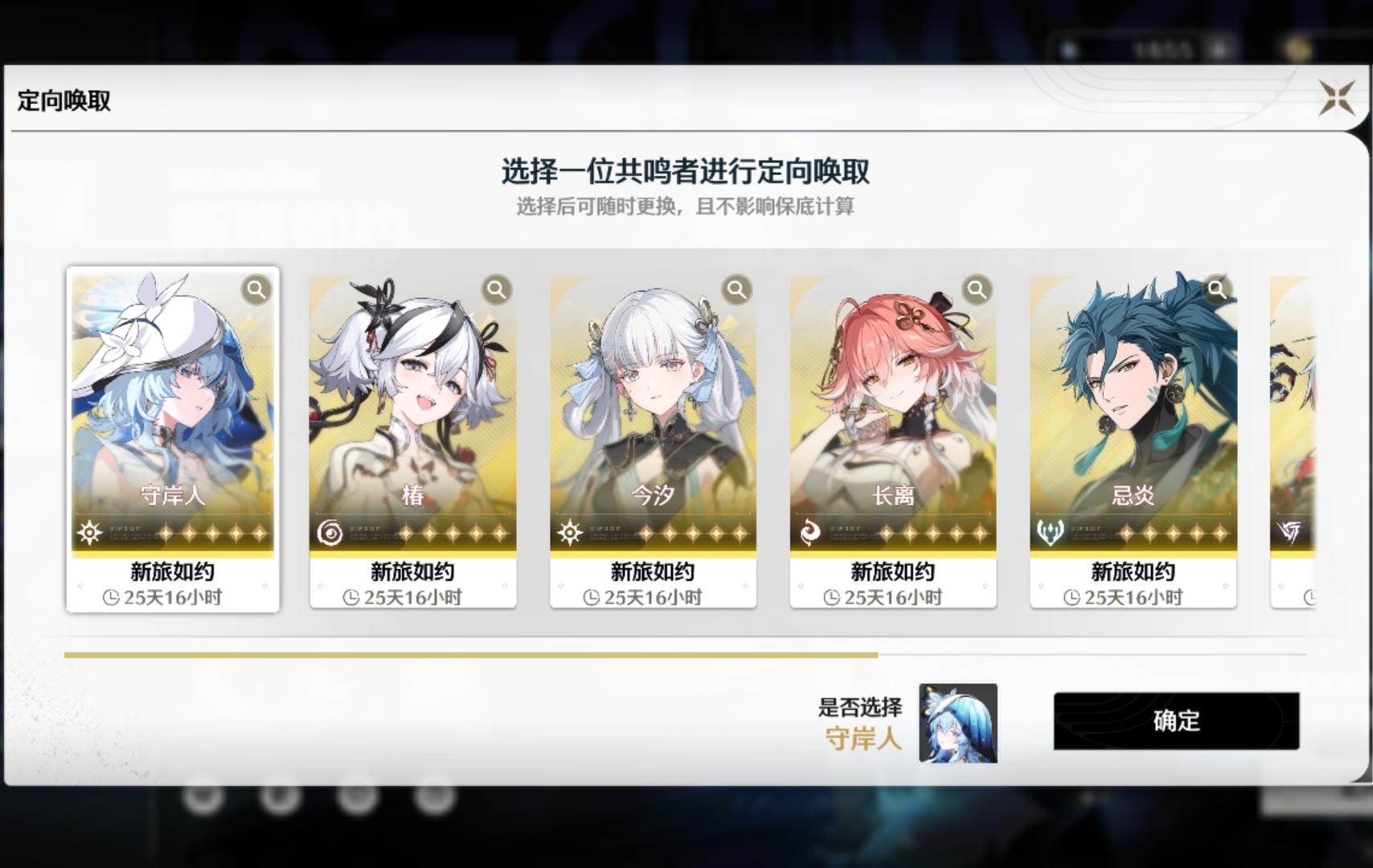The height and width of the screenshot is (868, 1373).
Task: Click the magnifier icon on 椿 card
Action: tap(496, 291)
